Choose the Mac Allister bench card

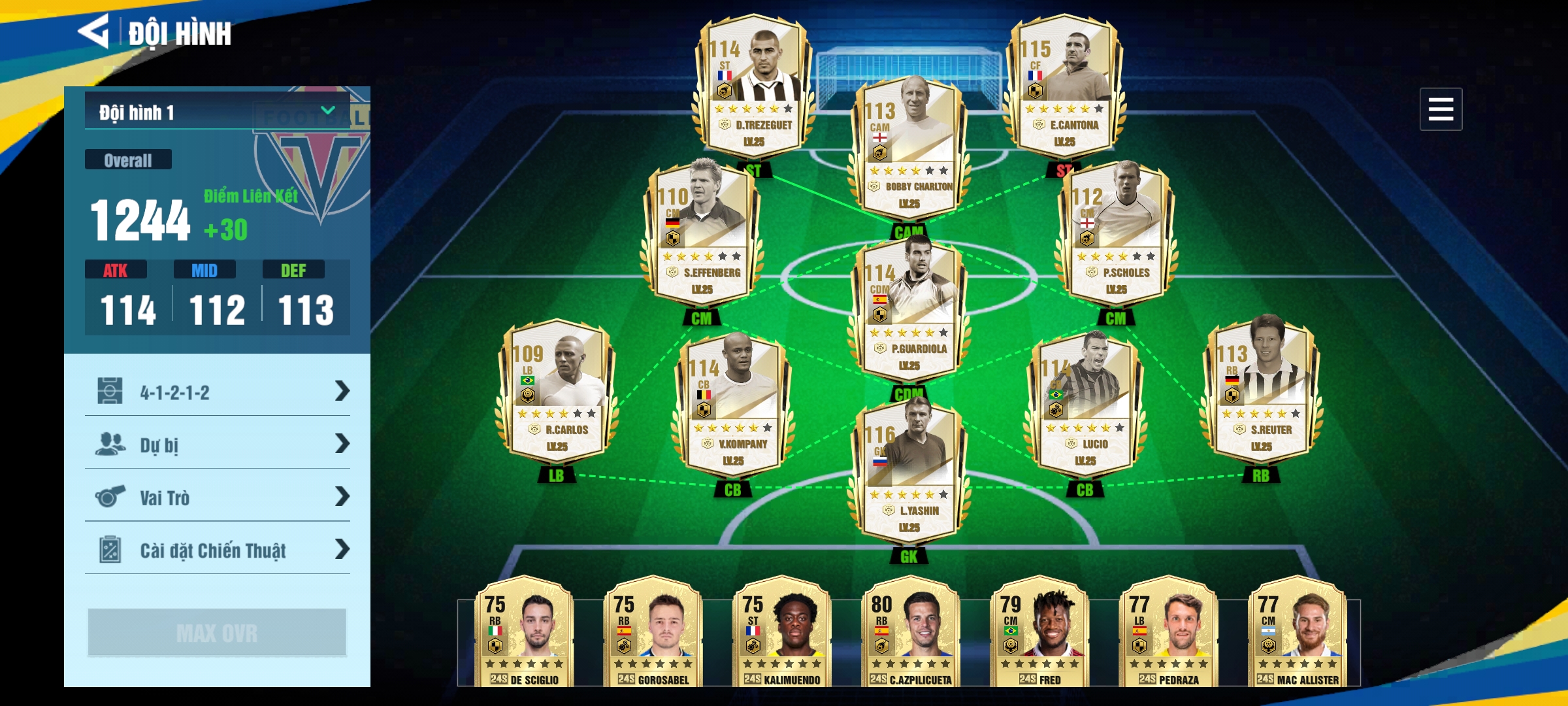(x=1297, y=632)
